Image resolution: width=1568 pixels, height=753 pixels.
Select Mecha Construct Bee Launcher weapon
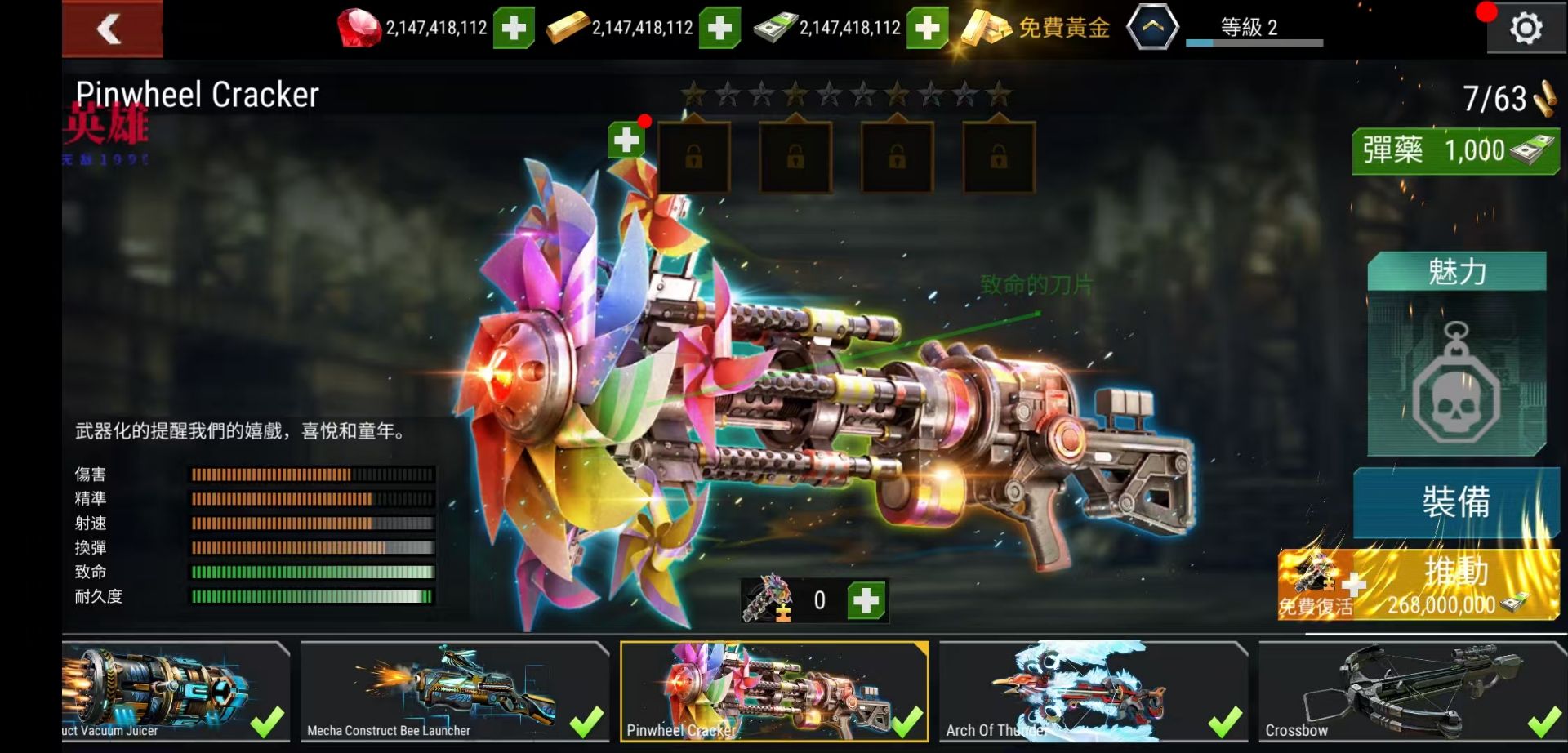point(454,691)
